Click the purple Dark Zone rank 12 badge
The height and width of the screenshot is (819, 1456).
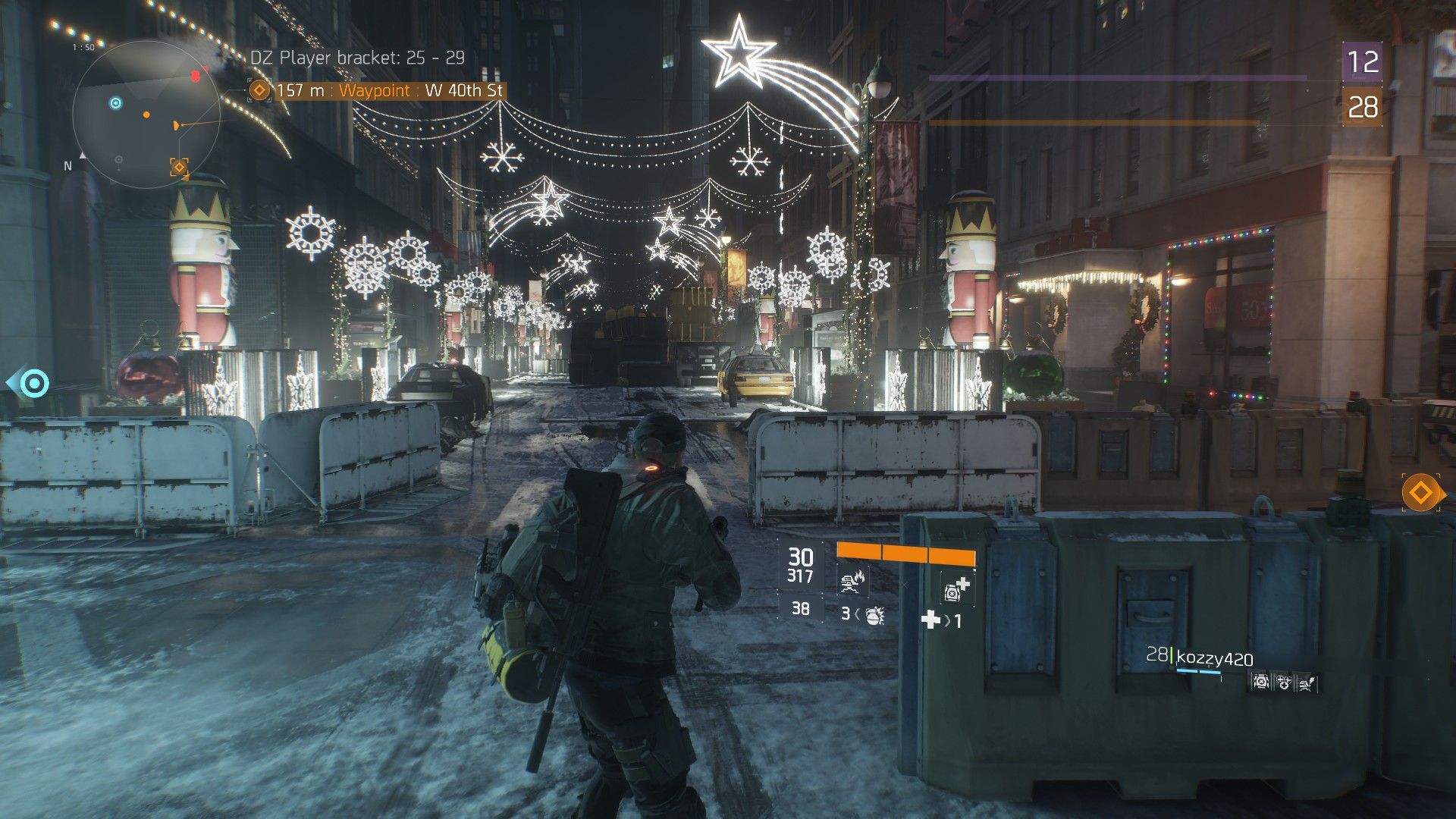(x=1362, y=62)
